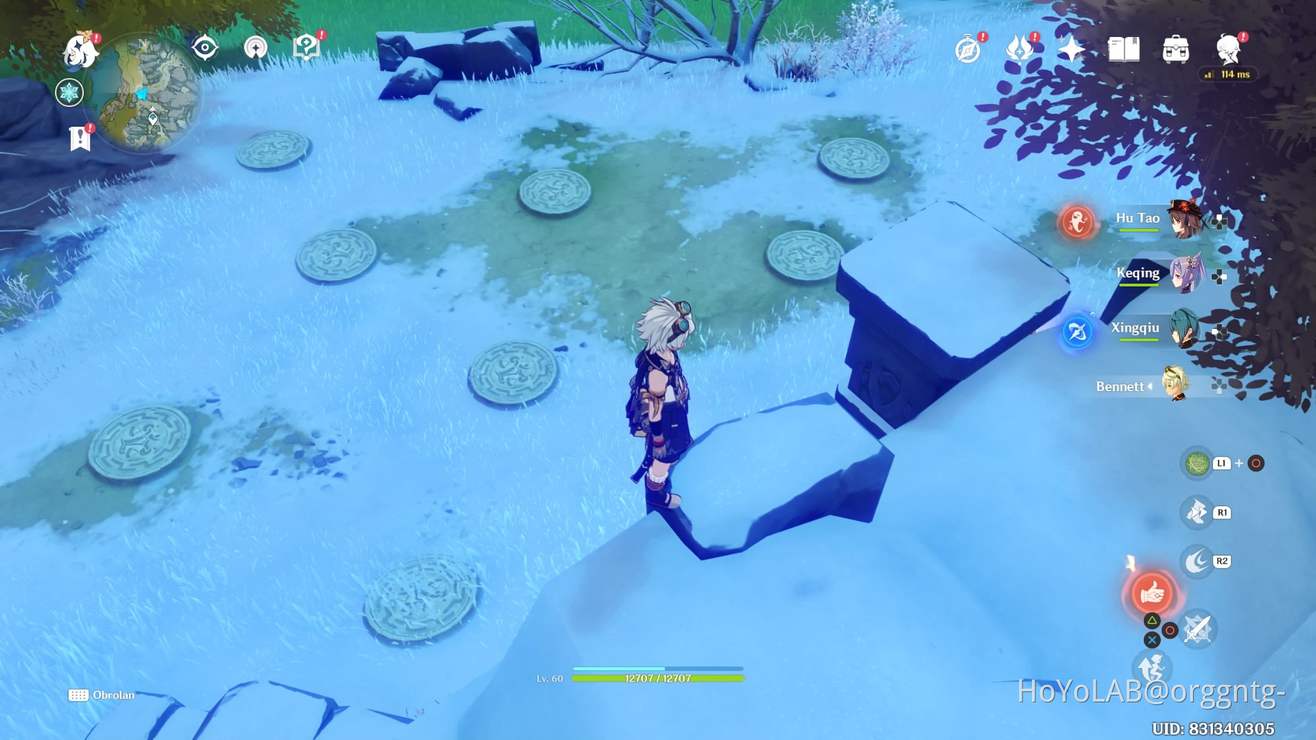Switch to Keqing in the party list
The width and height of the screenshot is (1316, 740).
[x=1183, y=275]
